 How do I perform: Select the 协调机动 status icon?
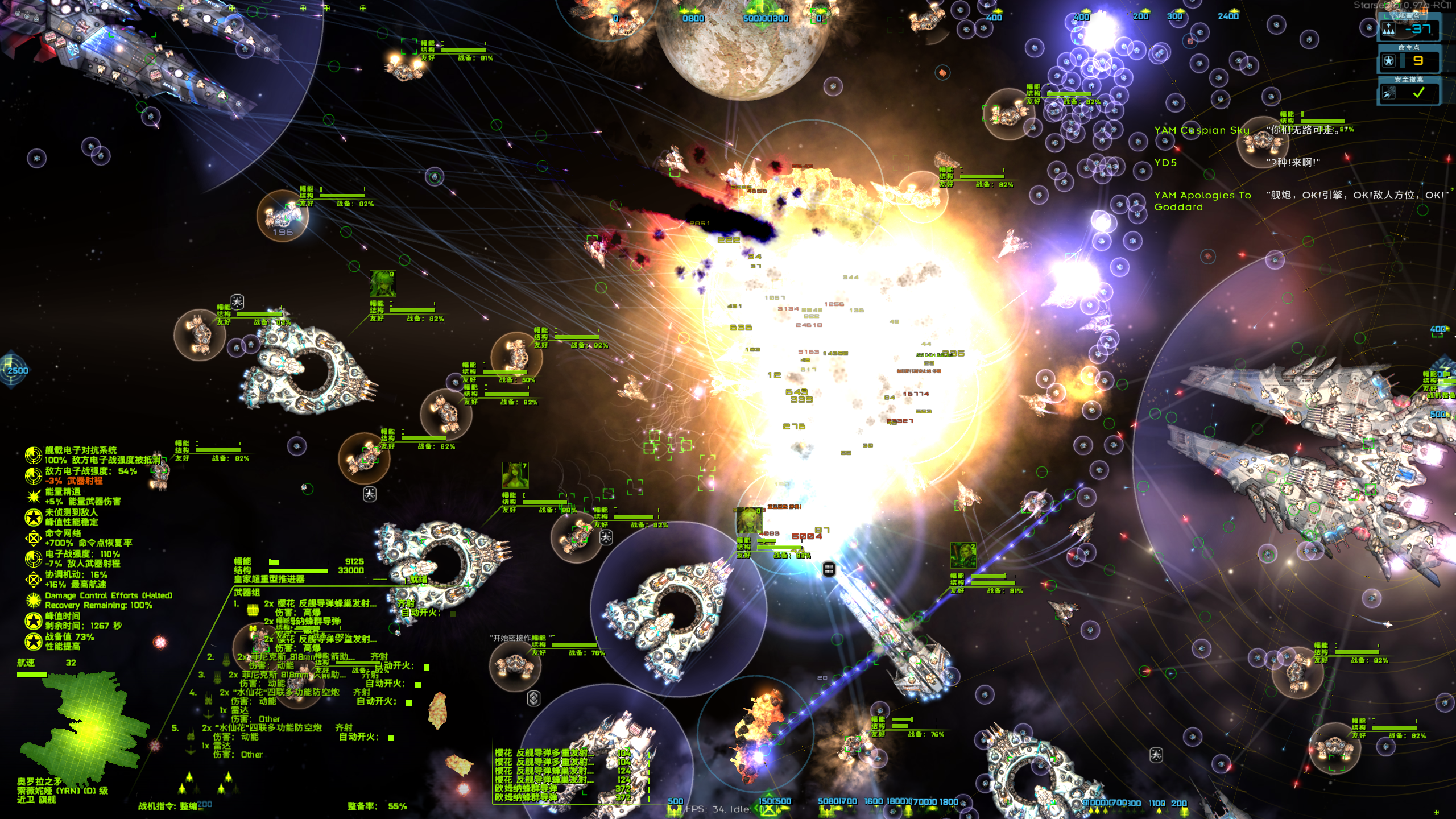pos(33,579)
